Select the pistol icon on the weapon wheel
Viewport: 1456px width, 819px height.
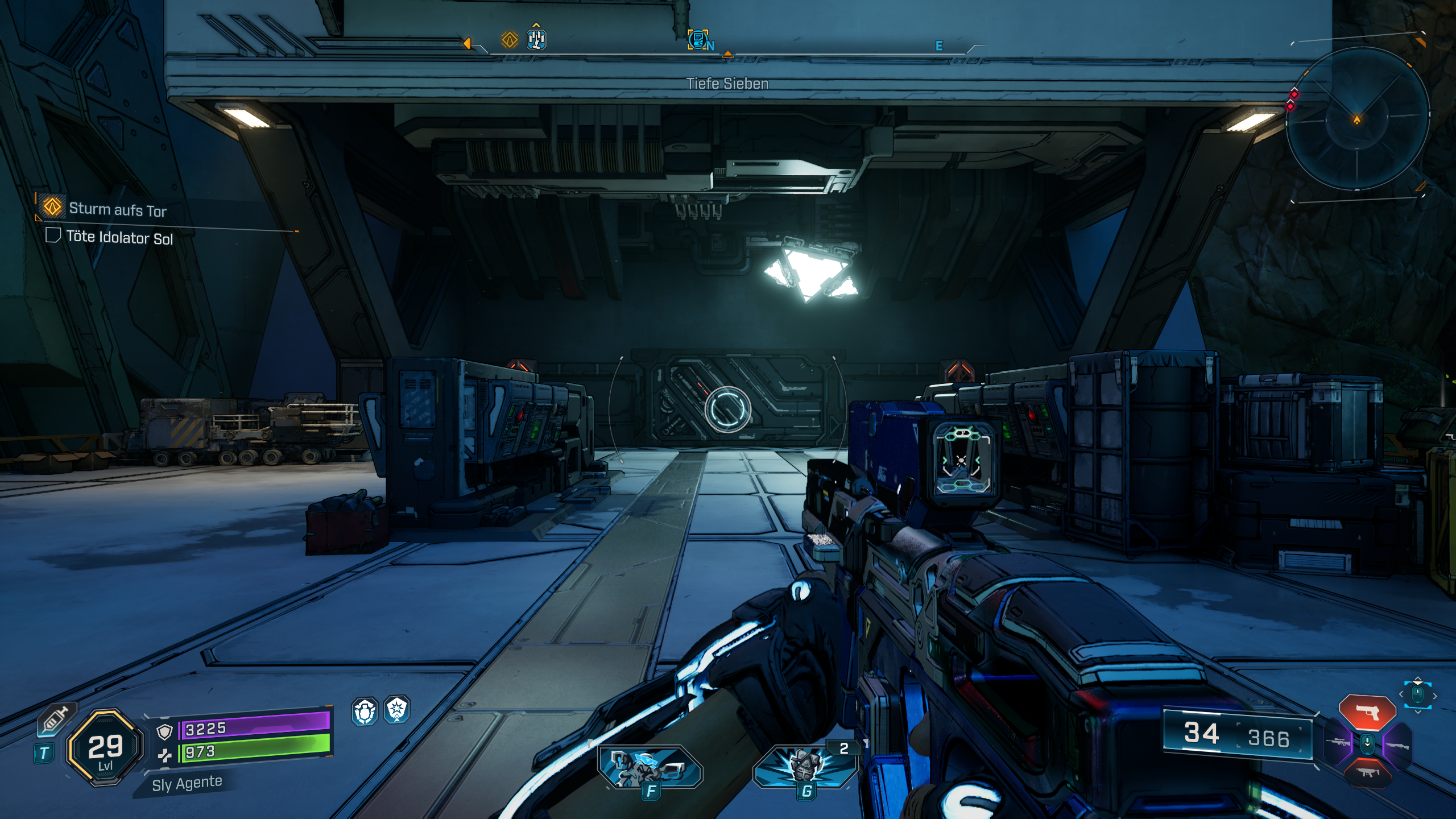(x=1367, y=711)
